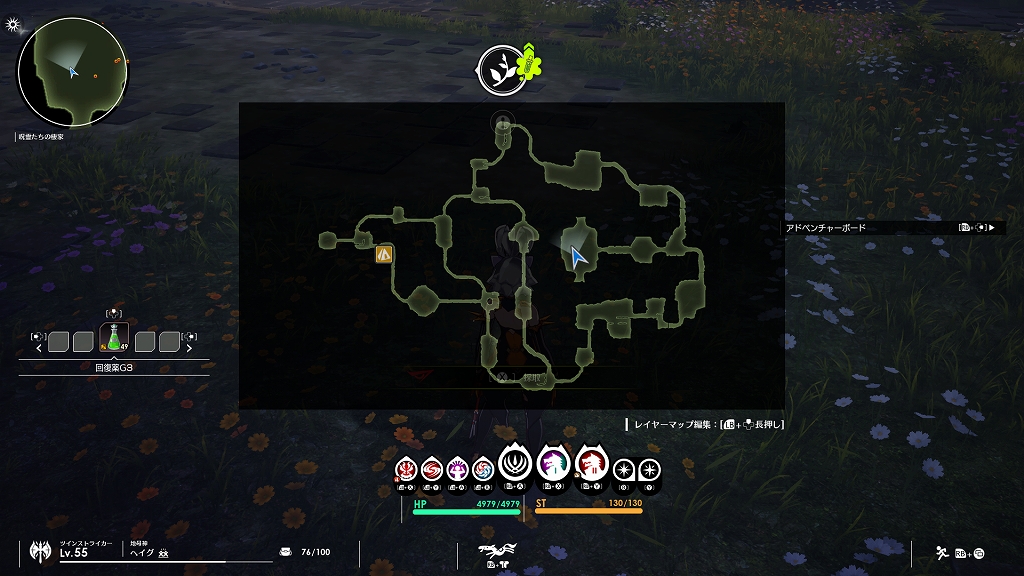Activate the white lotus fan skill
Image resolution: width=1024 pixels, height=576 pixels.
pyautogui.click(x=516, y=464)
